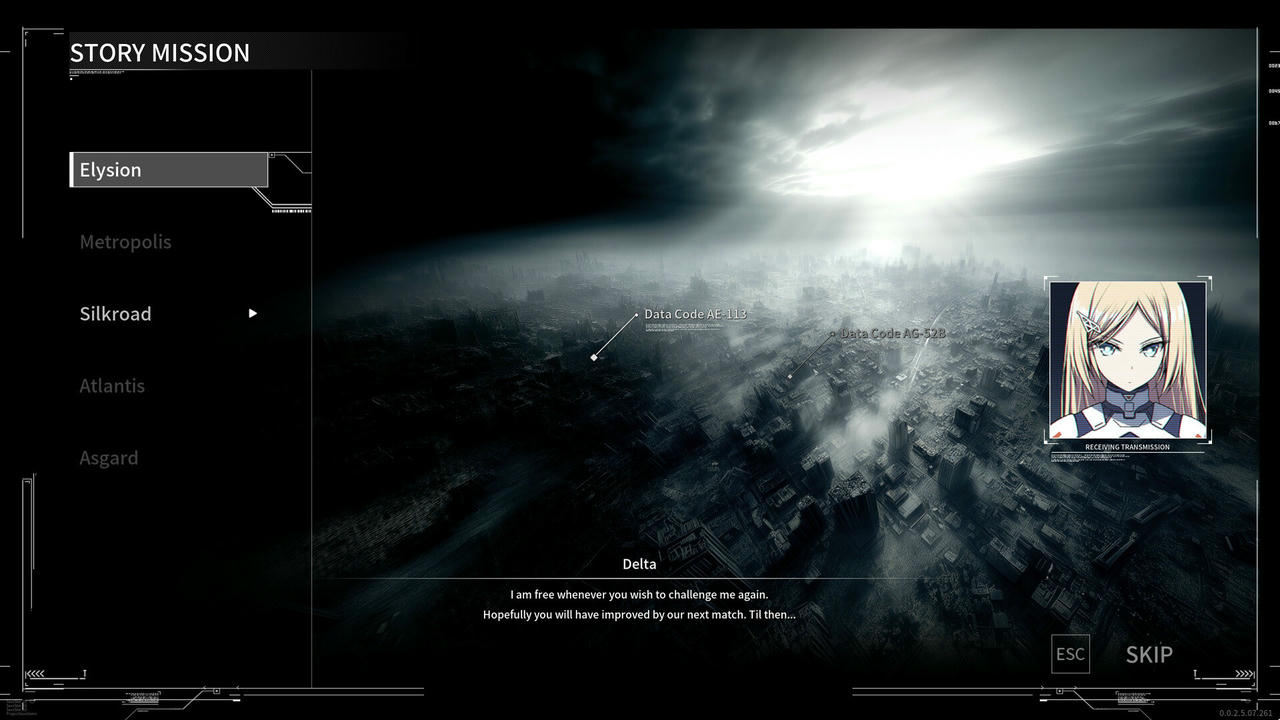Choose Metropolis from the mission list
This screenshot has width=1280, height=720.
125,242
